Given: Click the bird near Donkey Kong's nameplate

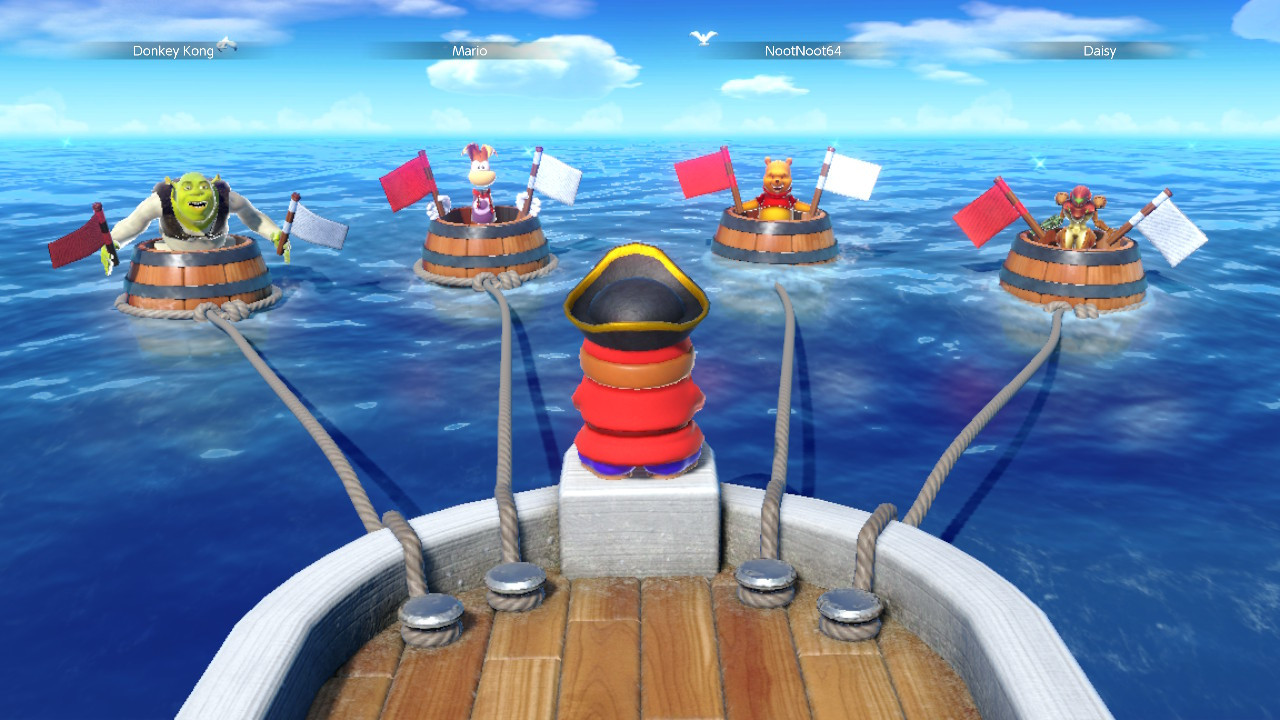Looking at the screenshot, I should pyautogui.click(x=229, y=47).
